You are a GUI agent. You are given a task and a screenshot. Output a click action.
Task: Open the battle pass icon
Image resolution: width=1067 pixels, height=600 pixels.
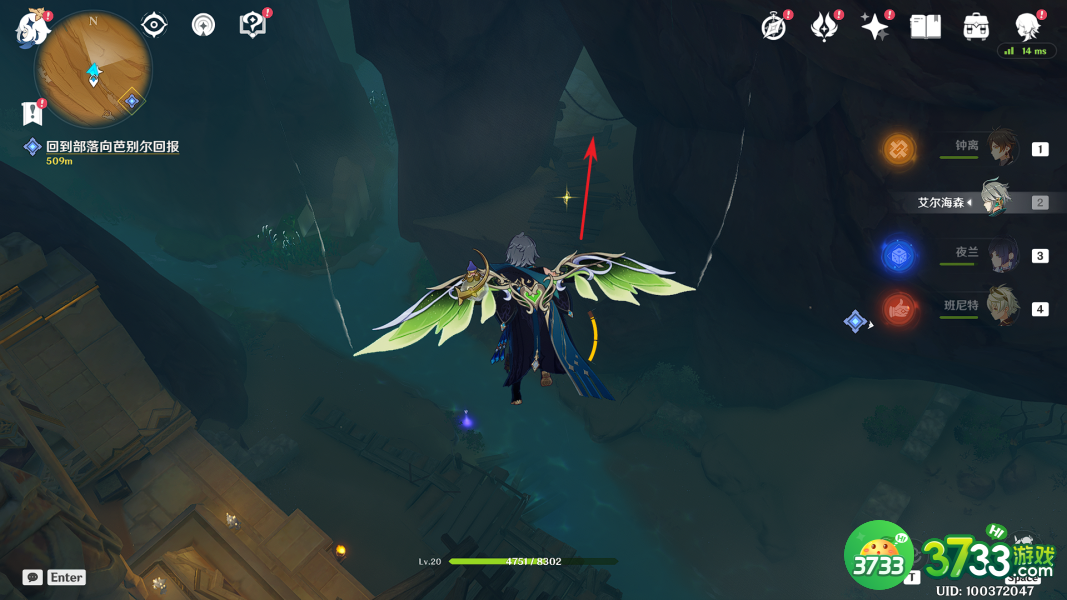[x=824, y=27]
